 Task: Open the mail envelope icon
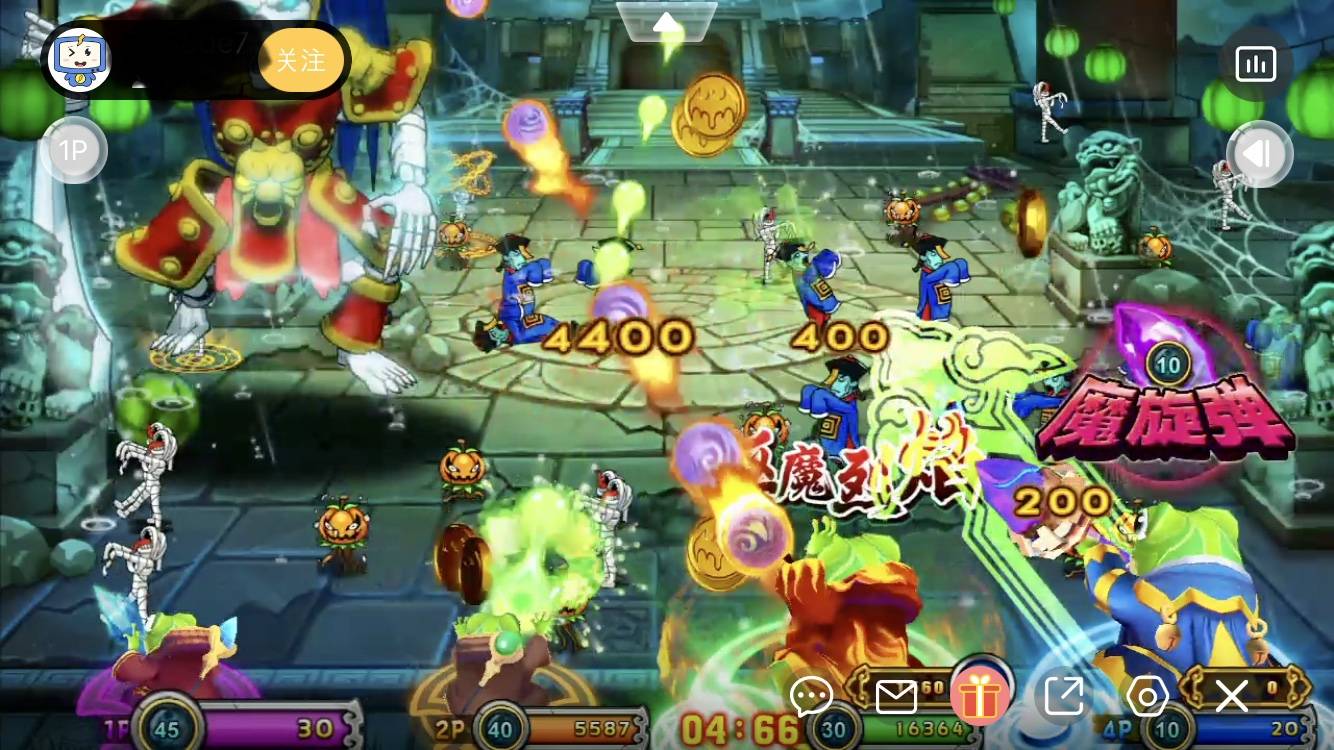click(x=896, y=696)
